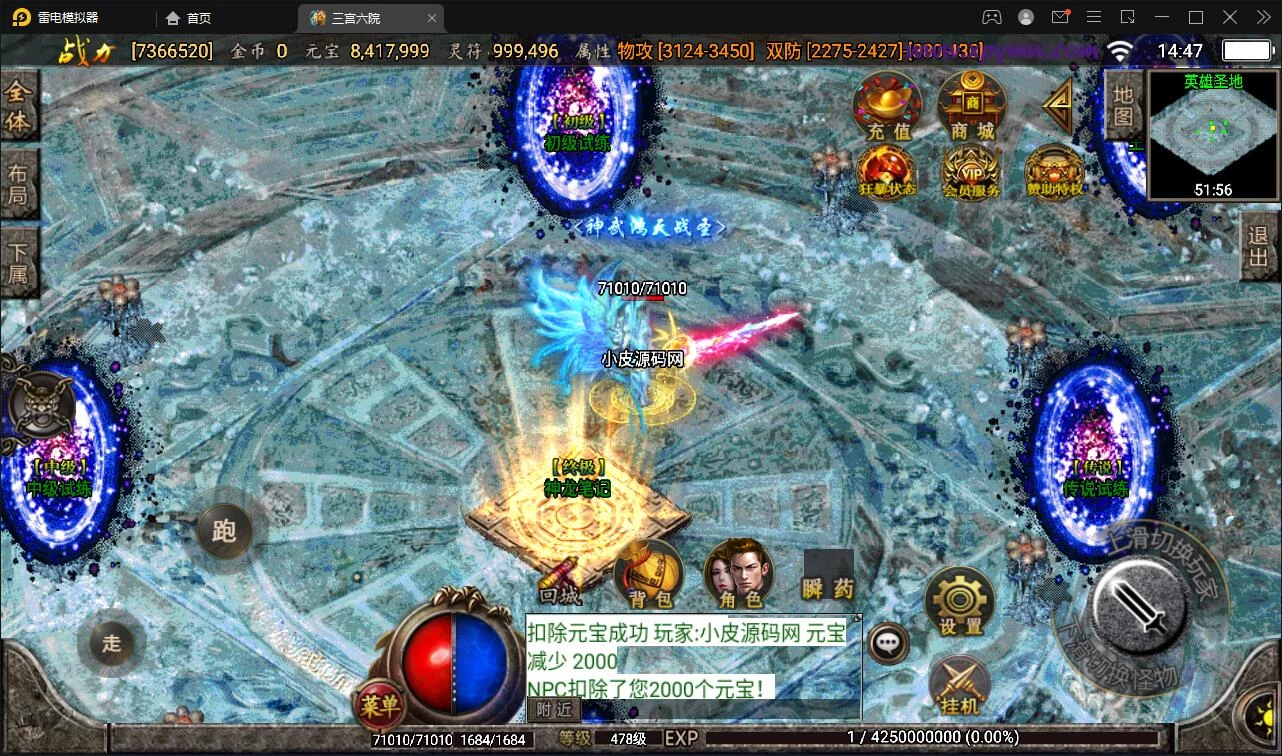
Task: Open the 地图 map button
Action: point(1124,105)
